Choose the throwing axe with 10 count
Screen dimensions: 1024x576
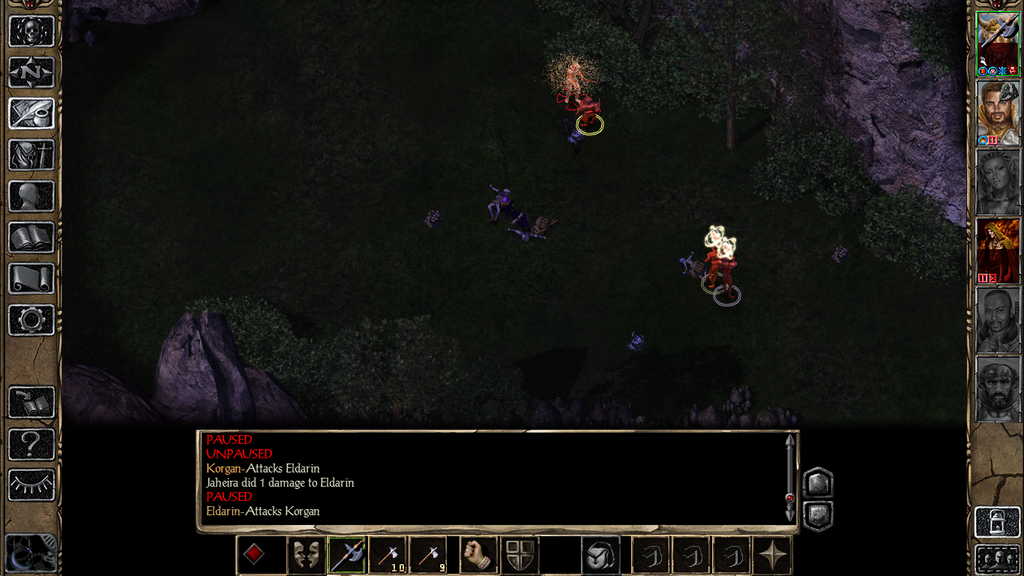(x=389, y=555)
